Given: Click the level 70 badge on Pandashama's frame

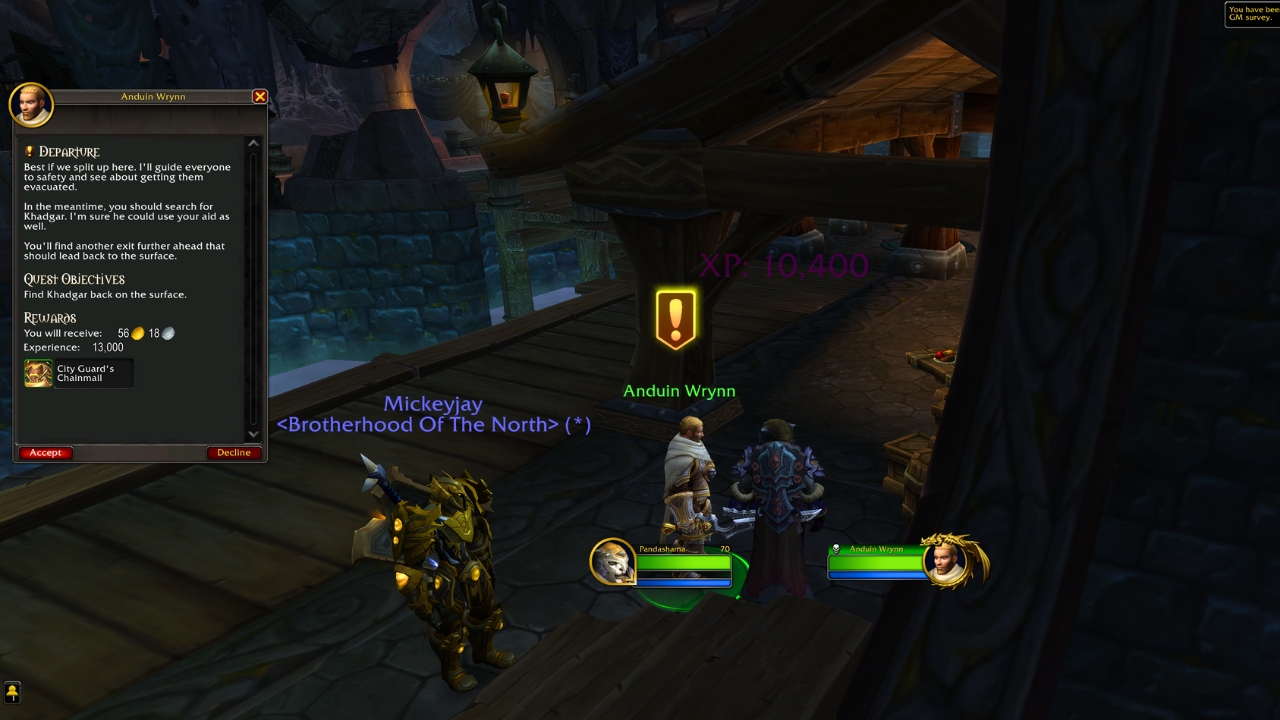Looking at the screenshot, I should tap(724, 550).
